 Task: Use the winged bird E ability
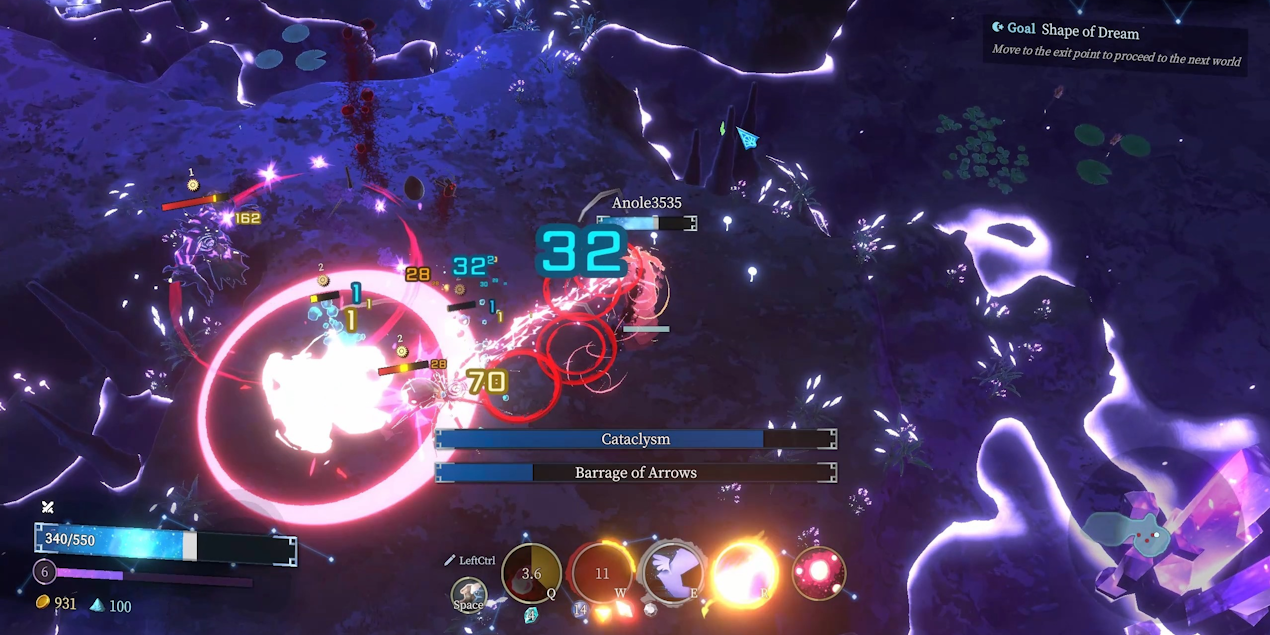[672, 572]
